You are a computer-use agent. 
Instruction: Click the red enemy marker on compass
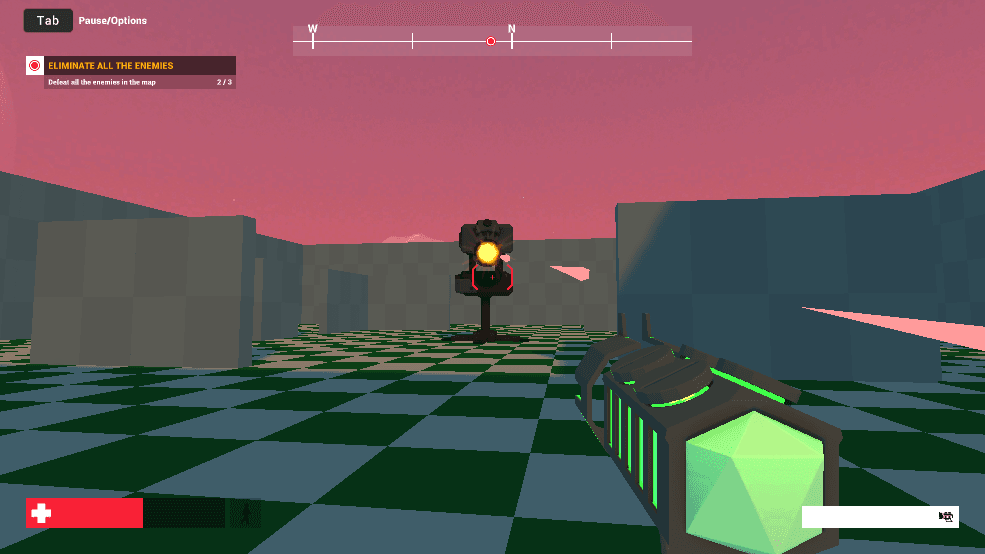pos(490,41)
